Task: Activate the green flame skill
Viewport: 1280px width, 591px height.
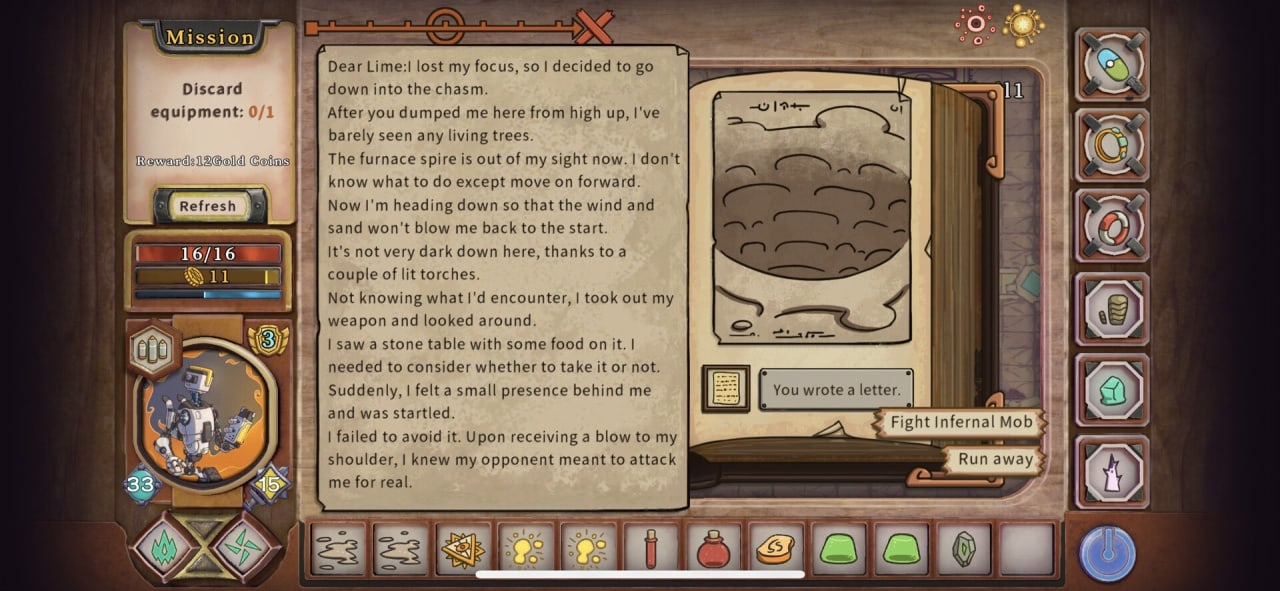Action: tap(163, 547)
